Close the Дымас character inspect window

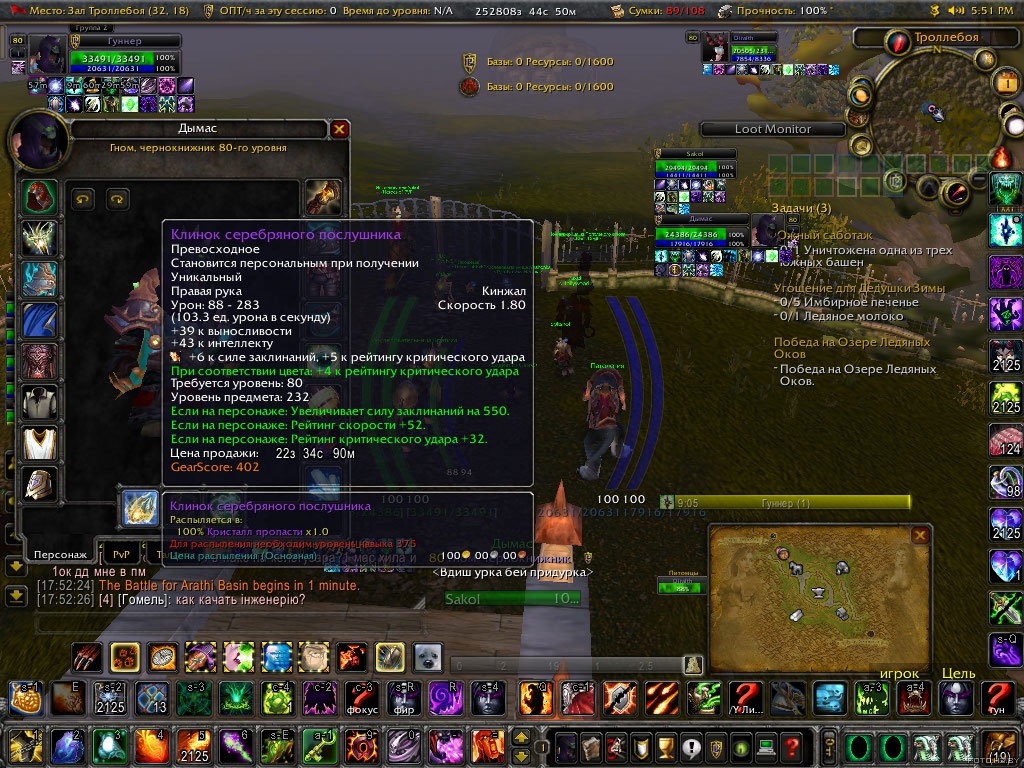pos(340,129)
